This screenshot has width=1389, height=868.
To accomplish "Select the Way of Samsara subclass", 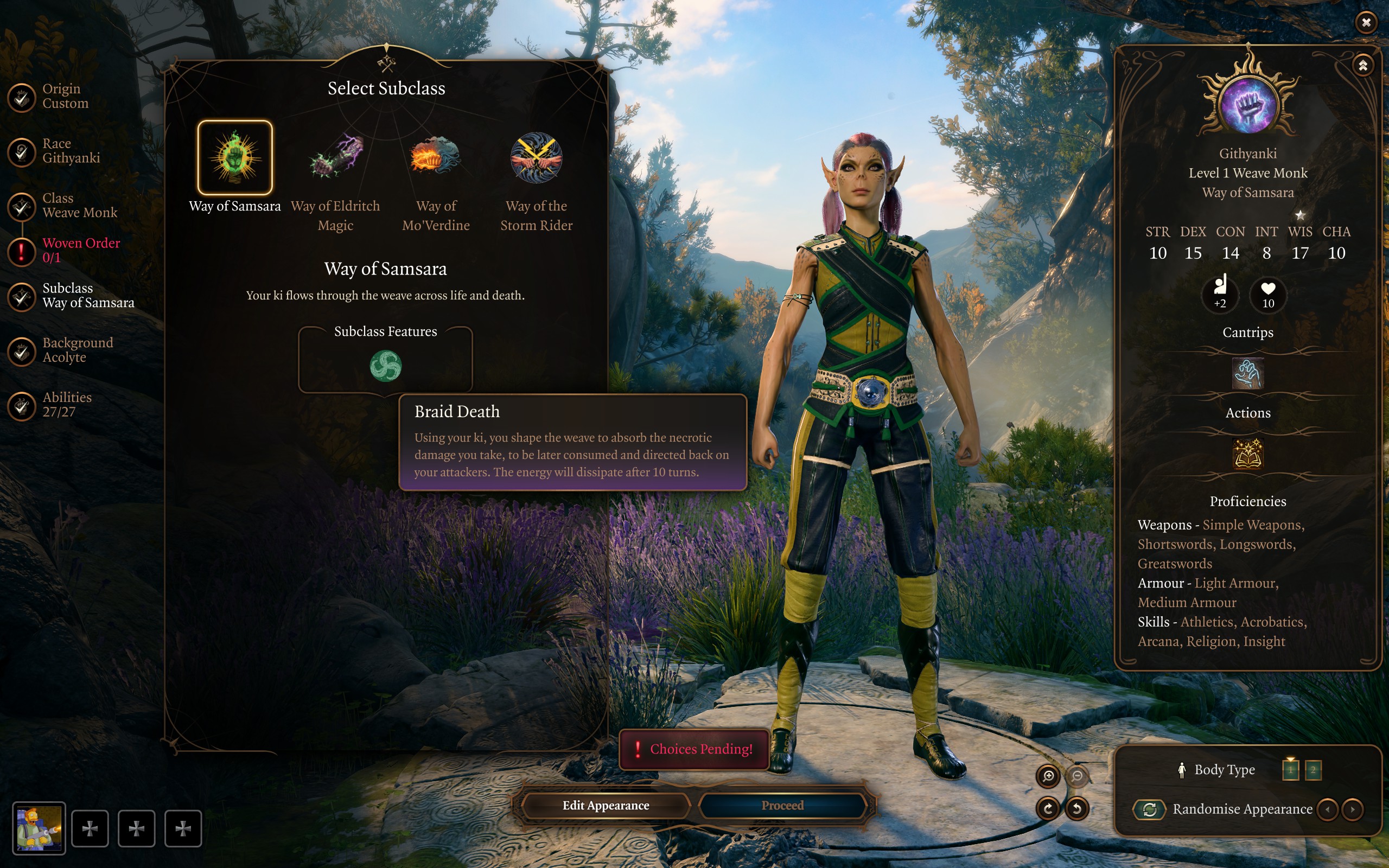I will tap(235, 158).
